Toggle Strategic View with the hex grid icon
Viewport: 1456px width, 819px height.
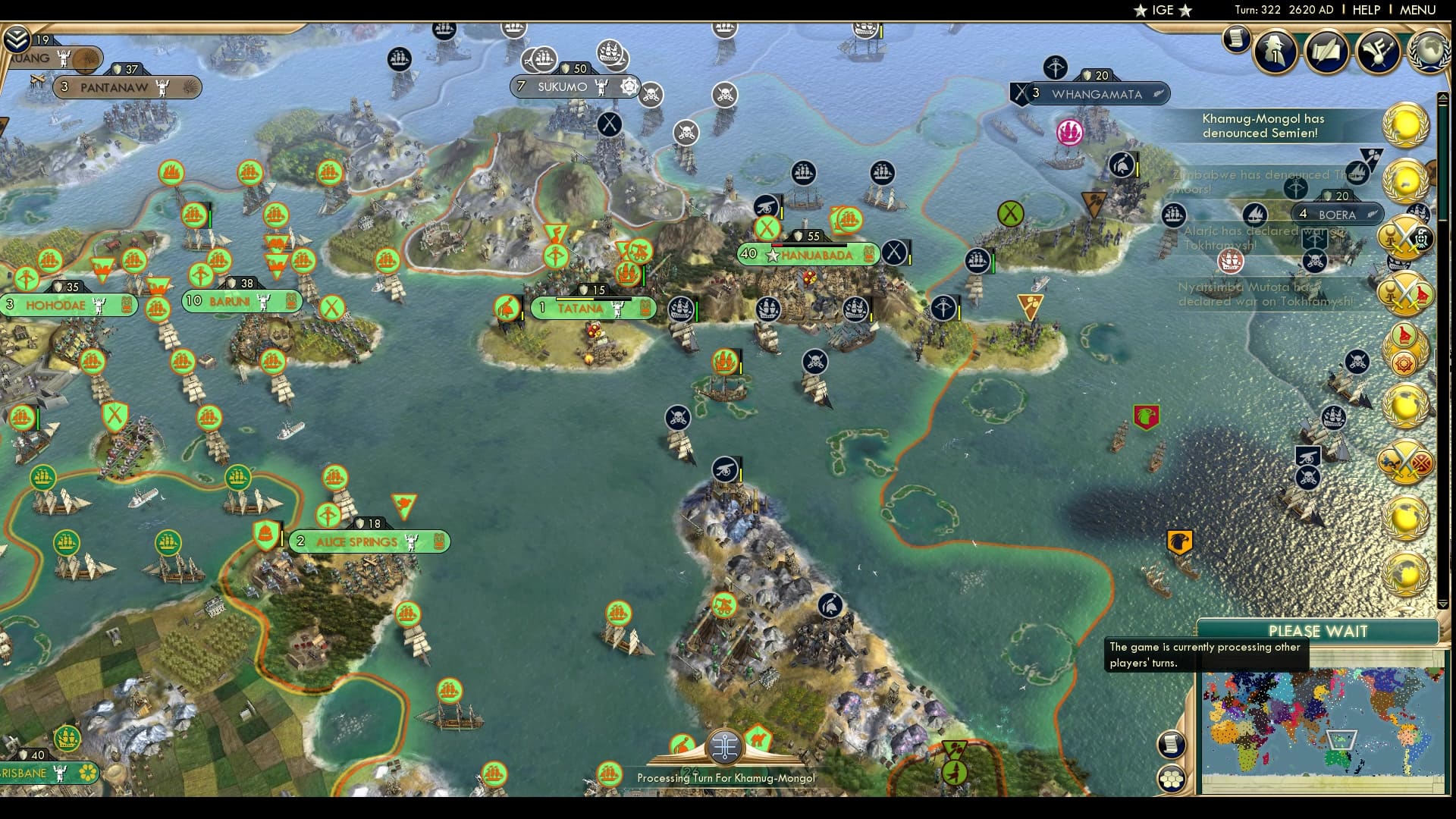click(1172, 778)
